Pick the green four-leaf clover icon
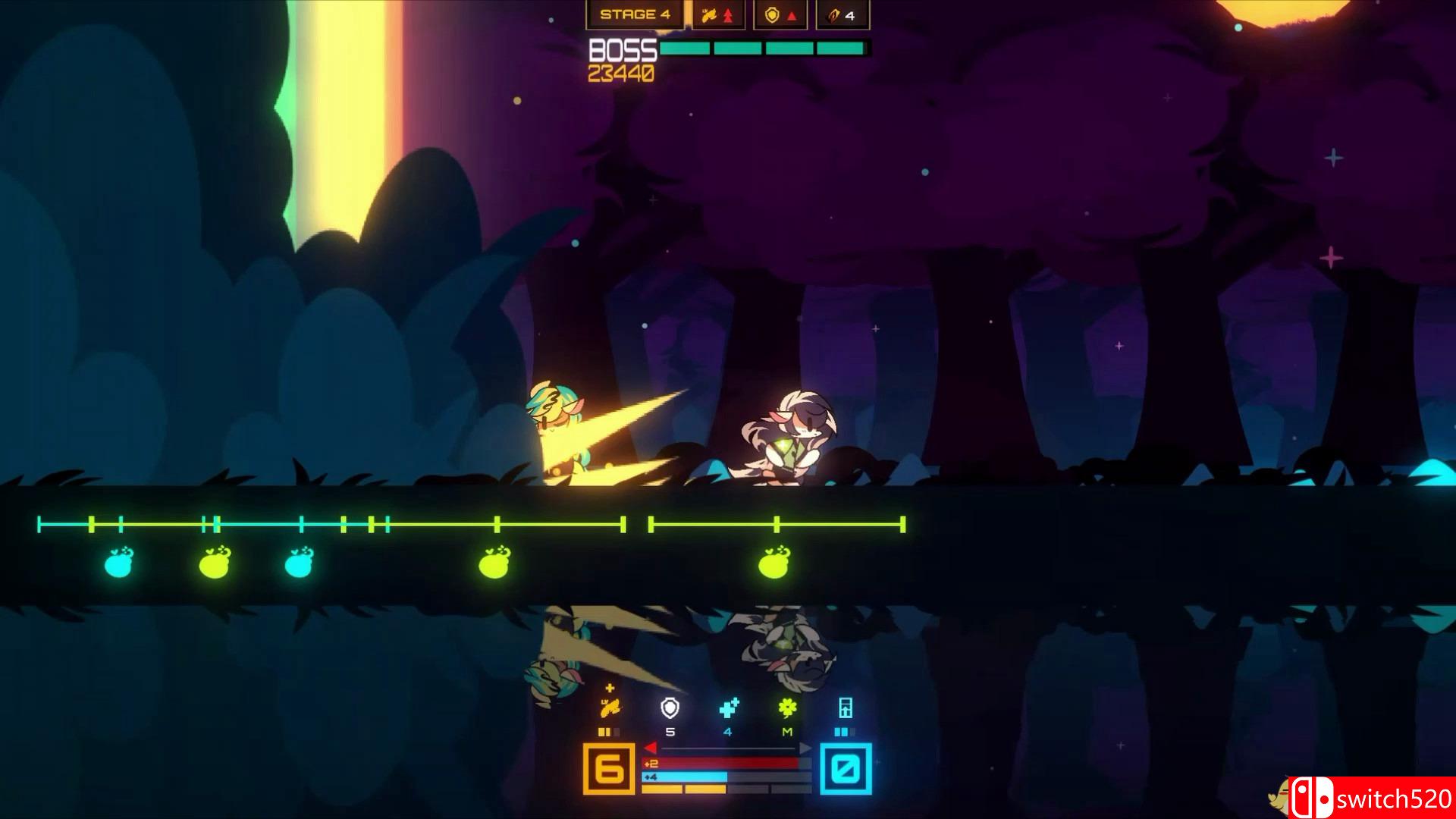The width and height of the screenshot is (1456, 819). click(x=787, y=708)
